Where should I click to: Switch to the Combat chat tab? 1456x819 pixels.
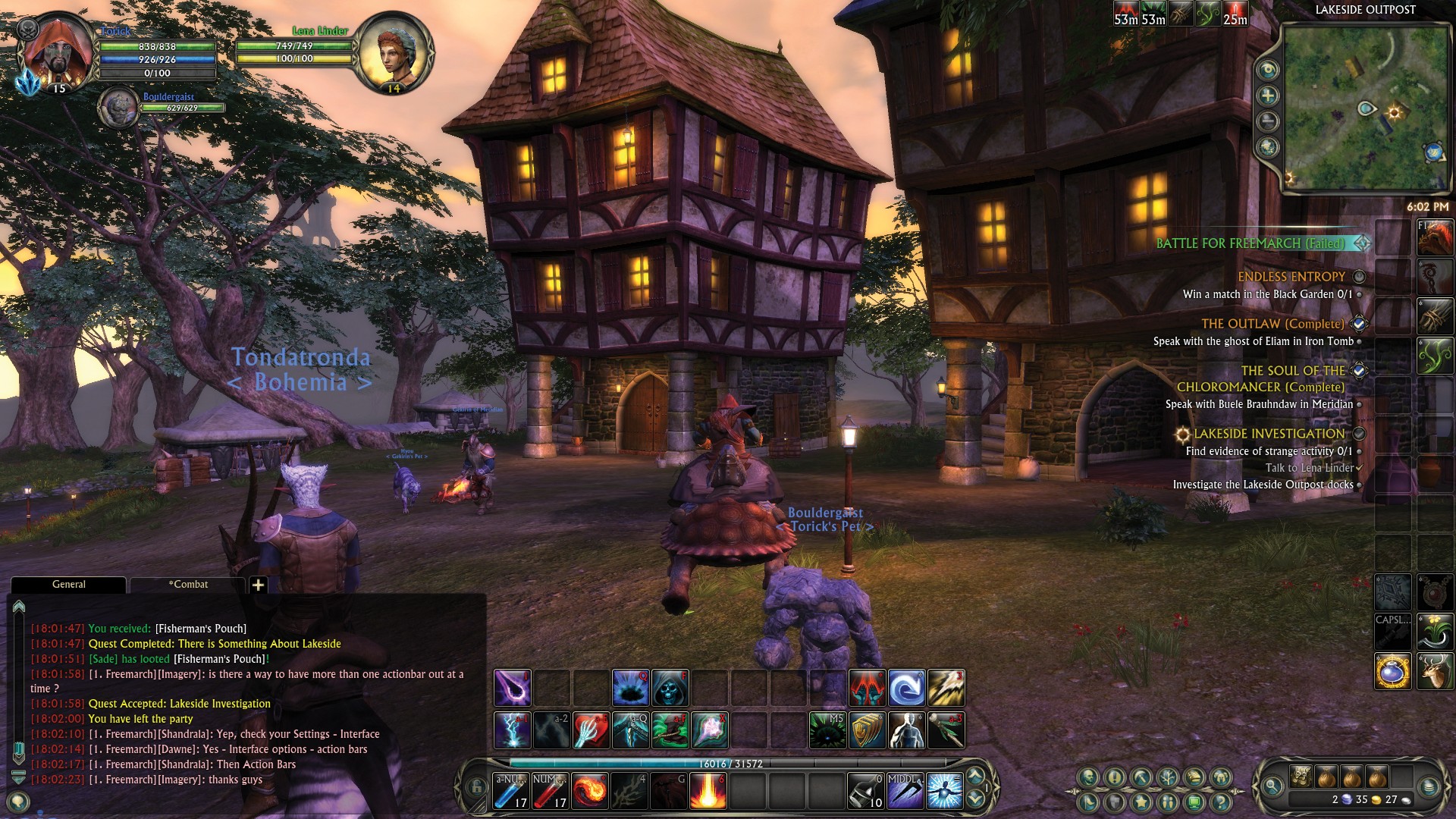pyautogui.click(x=188, y=585)
